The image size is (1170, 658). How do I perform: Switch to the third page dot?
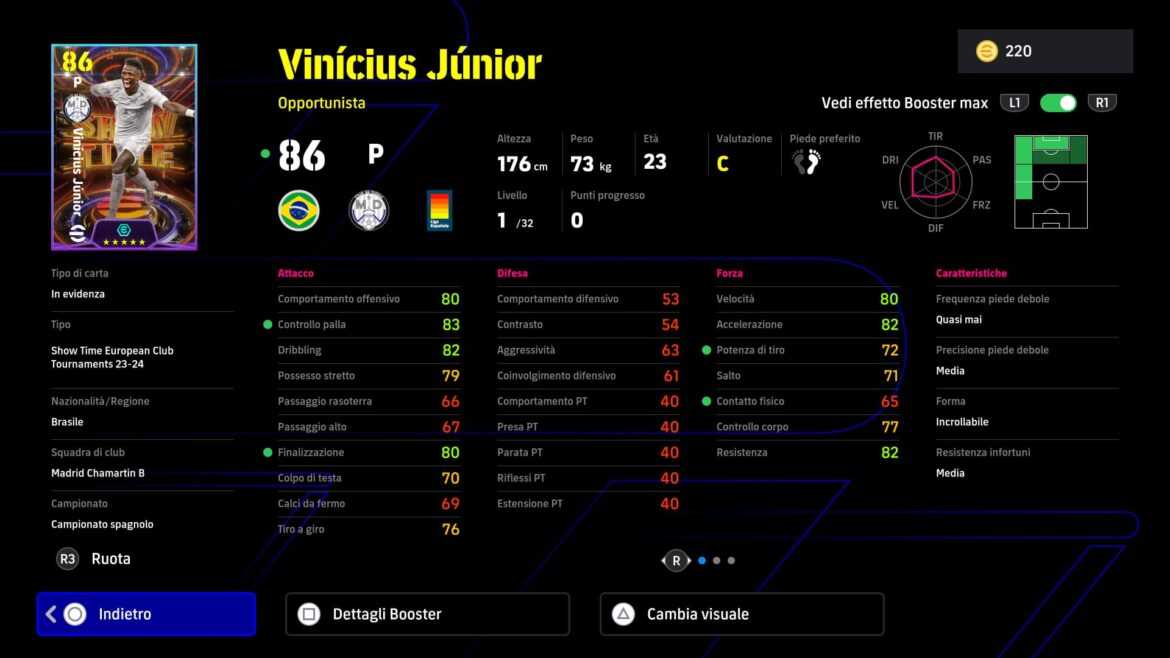coord(731,561)
